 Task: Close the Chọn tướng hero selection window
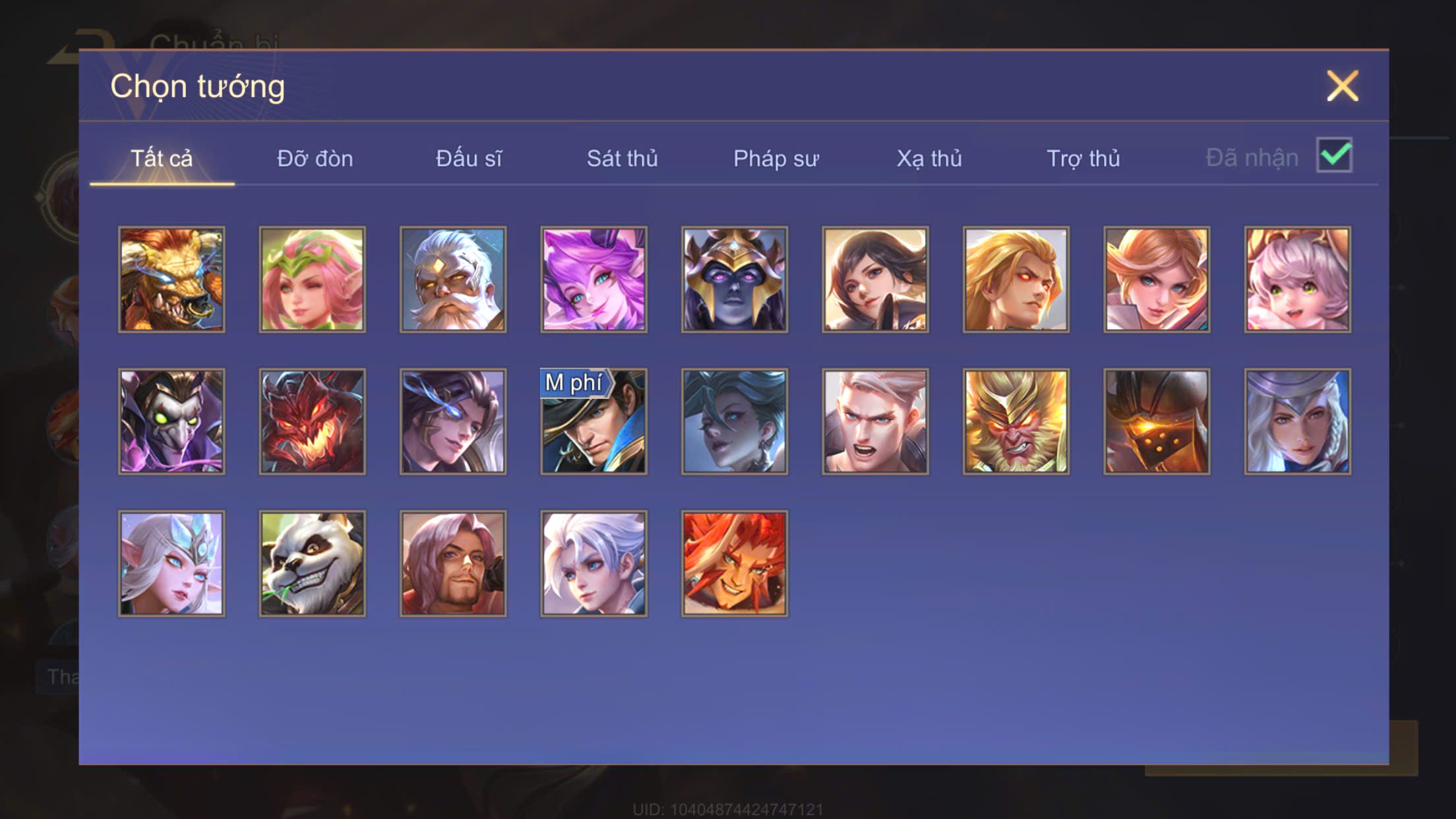[1342, 86]
